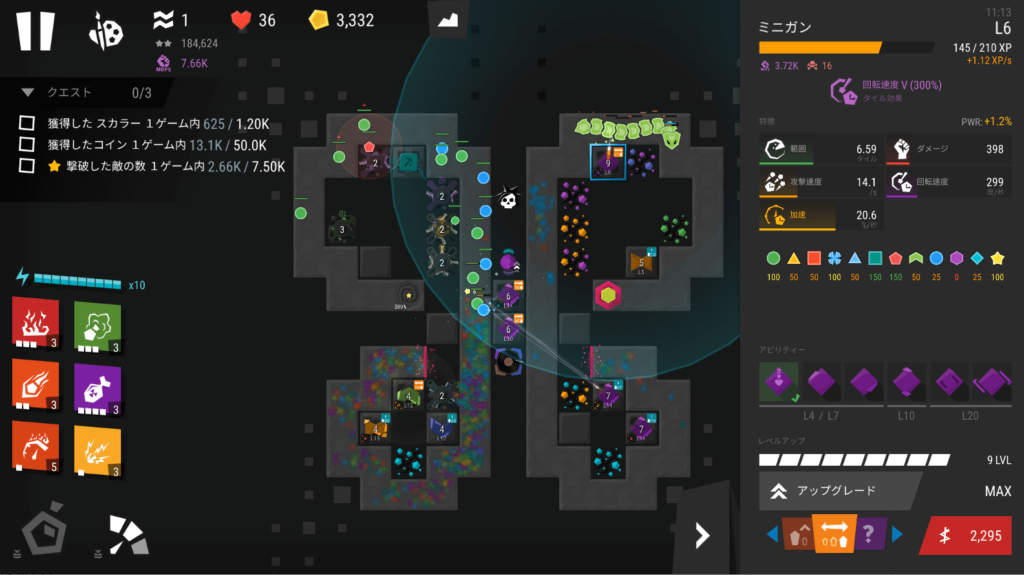Advance with the white right-arrow button
Viewport: 1024px width, 575px height.
tap(702, 536)
